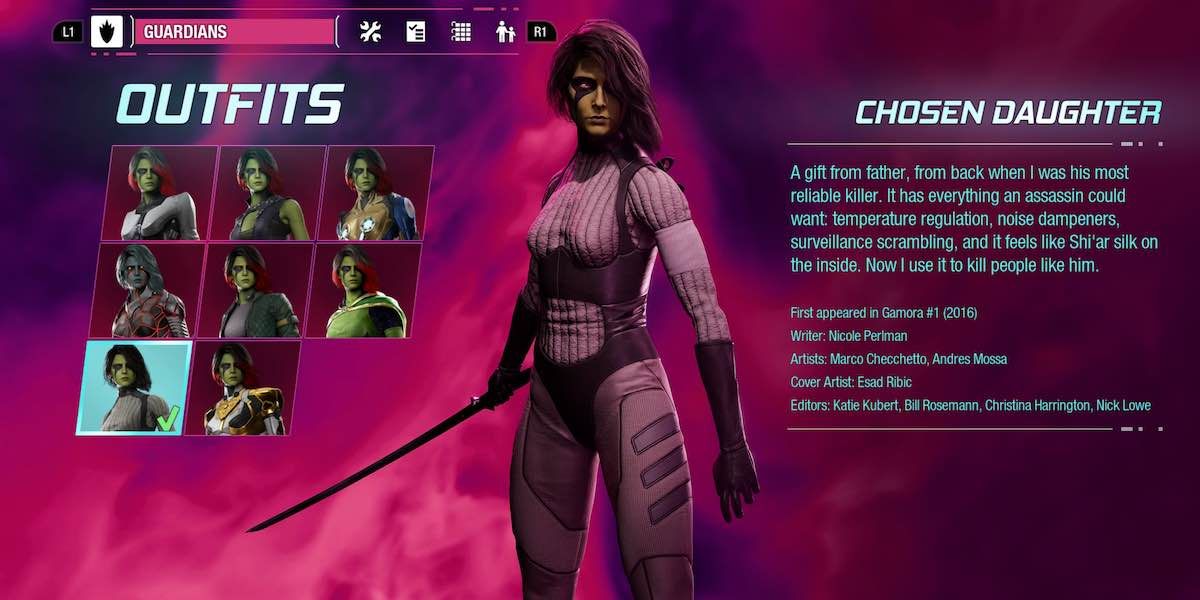Select the black sleeveless top outfit

(x=269, y=193)
